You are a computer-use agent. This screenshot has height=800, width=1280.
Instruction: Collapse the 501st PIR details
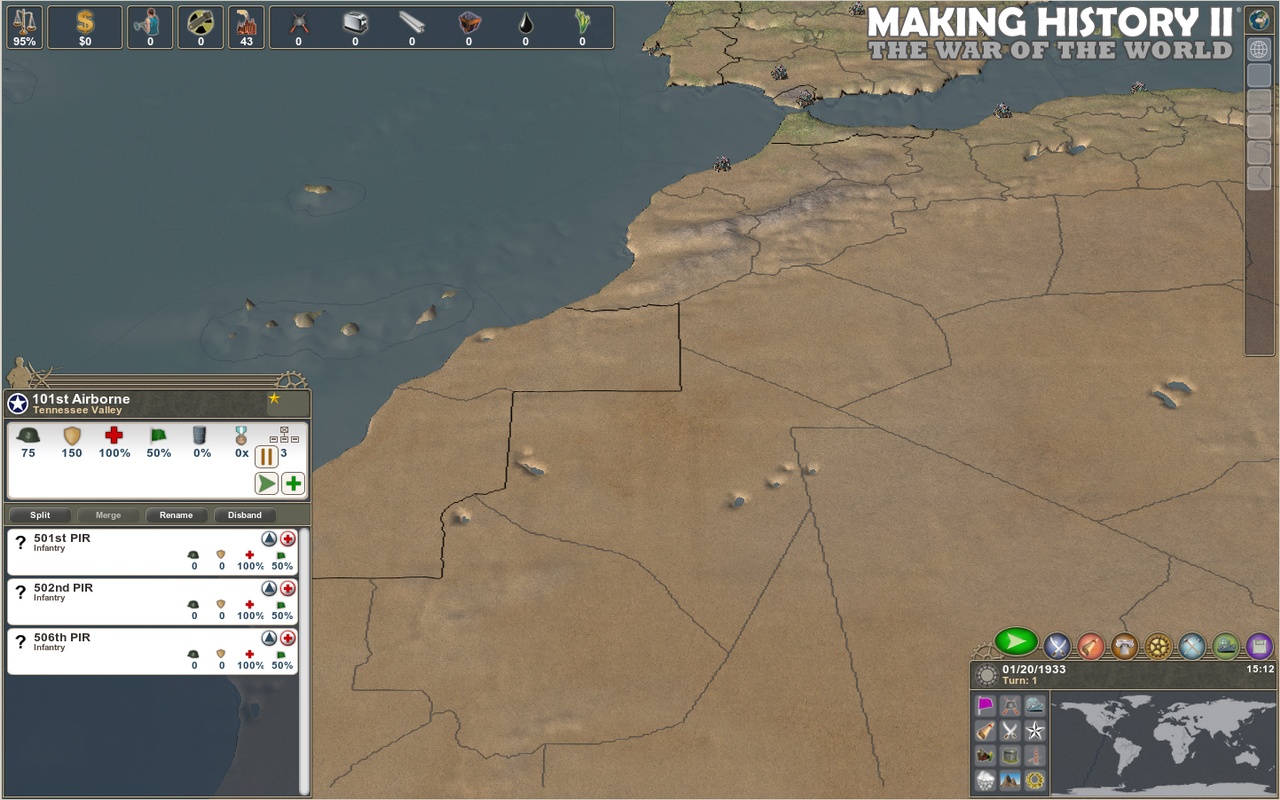point(268,539)
